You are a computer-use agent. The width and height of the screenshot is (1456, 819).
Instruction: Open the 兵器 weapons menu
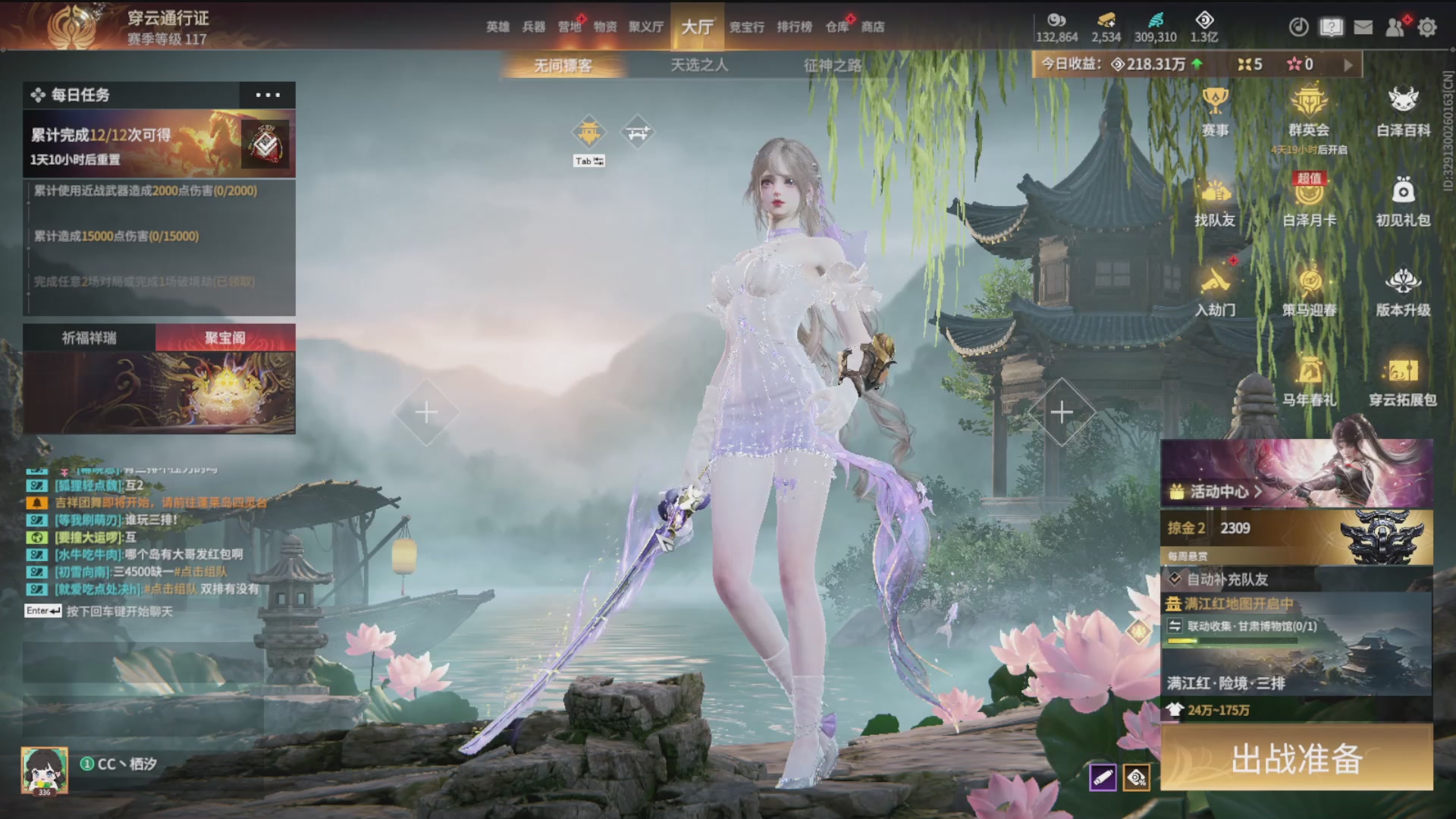[x=534, y=27]
